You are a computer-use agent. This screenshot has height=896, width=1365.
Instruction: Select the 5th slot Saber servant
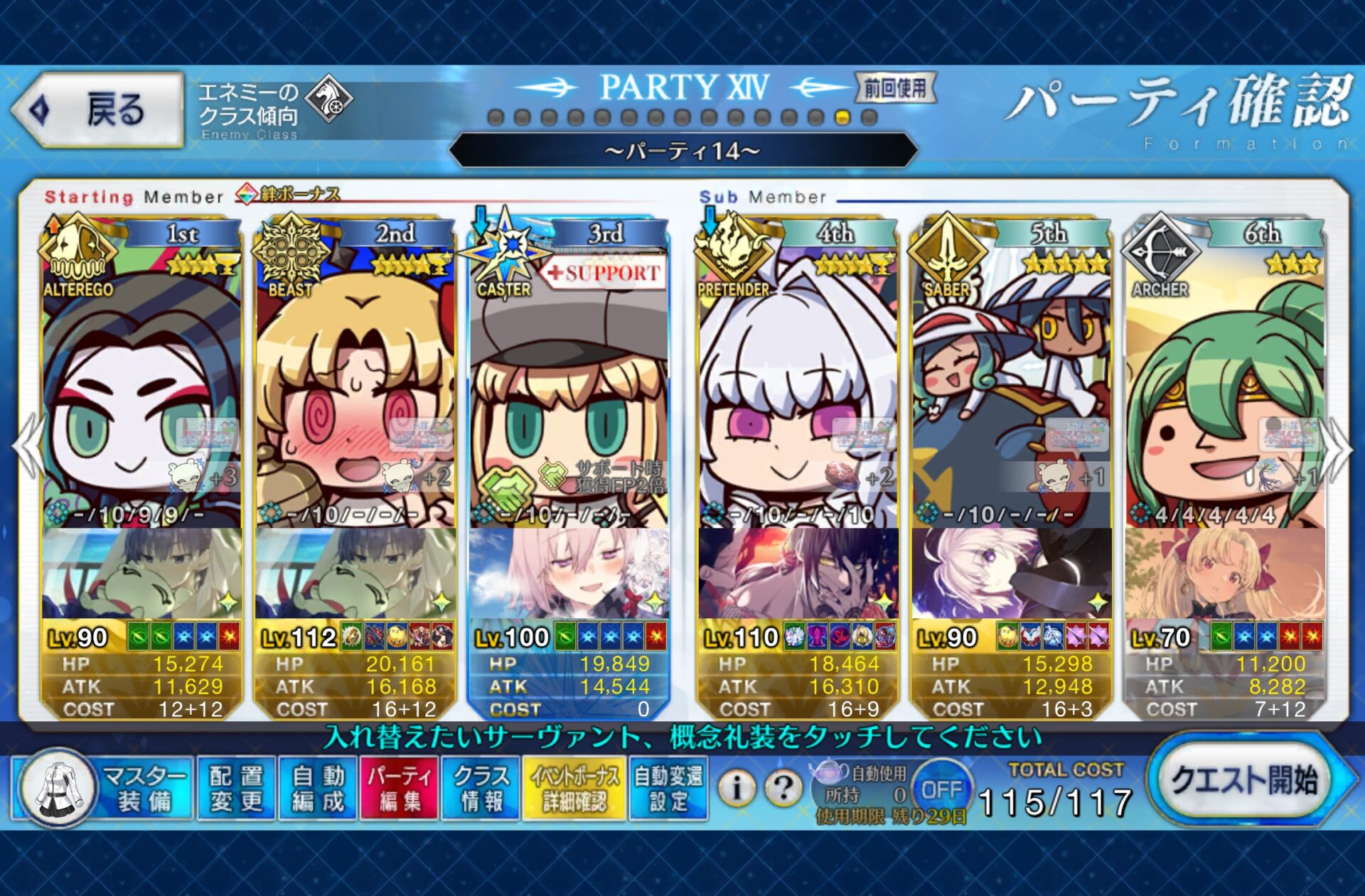(1011, 384)
